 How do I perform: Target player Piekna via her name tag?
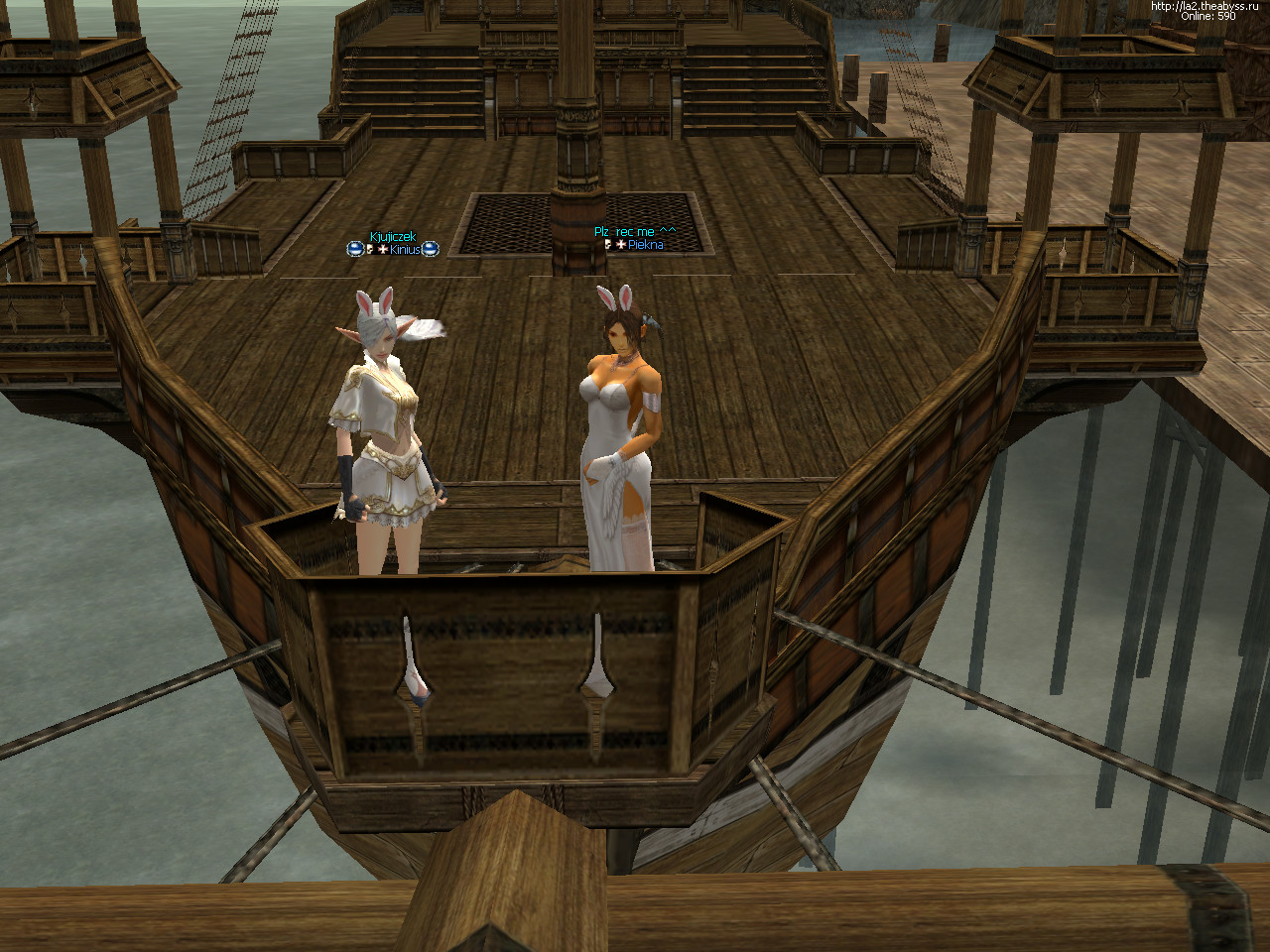646,245
